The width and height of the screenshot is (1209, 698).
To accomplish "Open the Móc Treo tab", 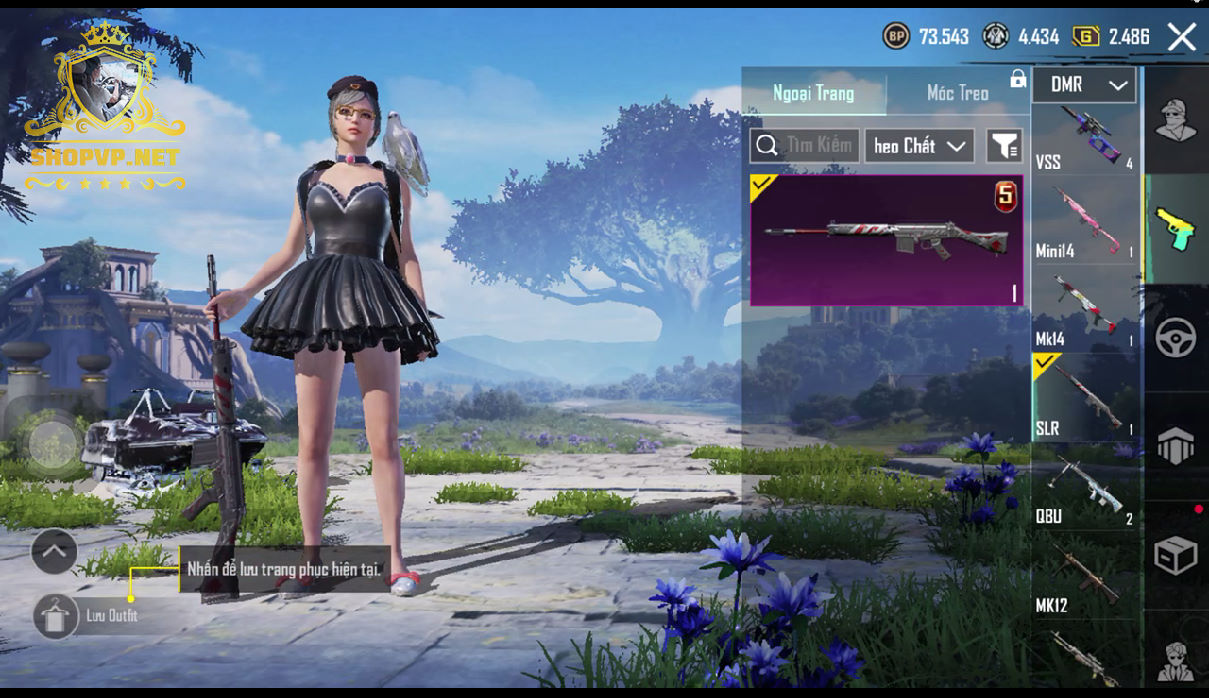I will click(957, 93).
